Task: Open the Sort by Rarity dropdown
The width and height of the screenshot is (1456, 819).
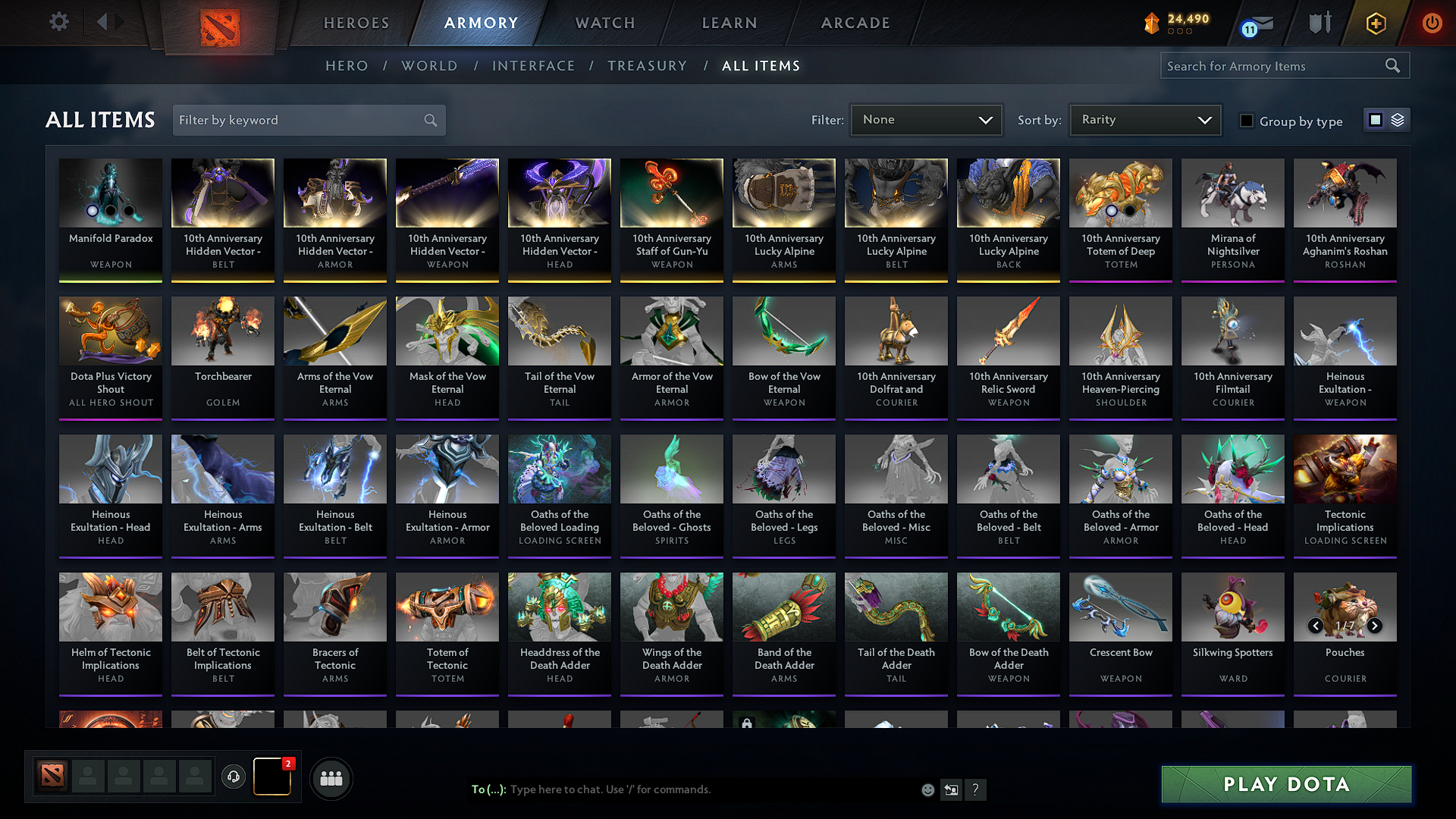Action: [1144, 119]
